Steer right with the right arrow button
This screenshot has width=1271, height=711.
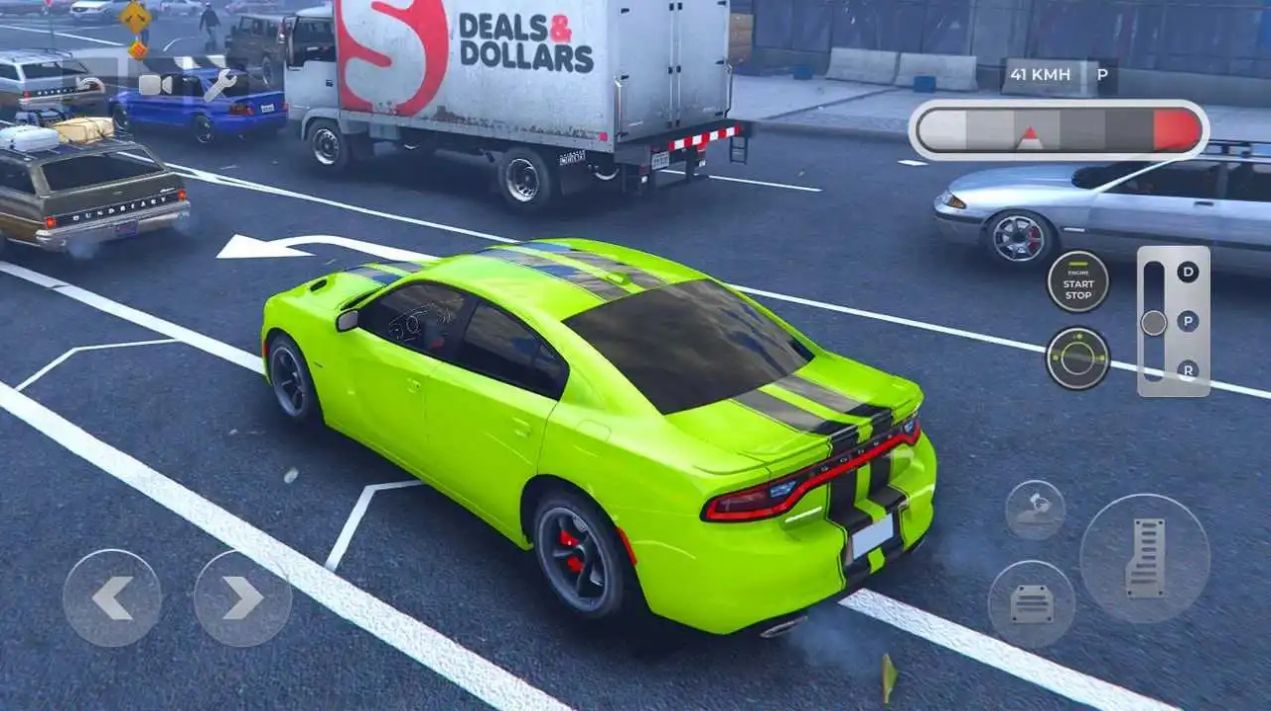242,598
